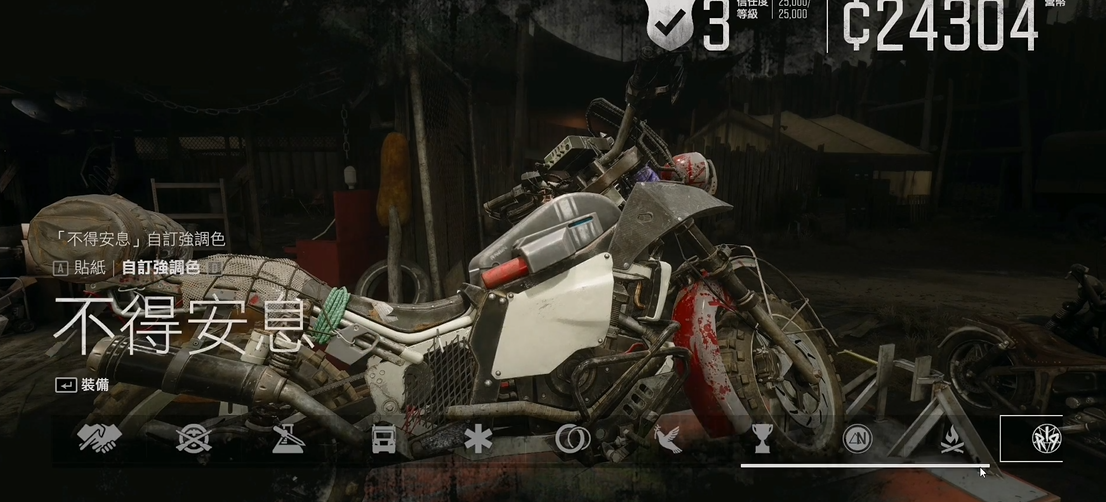
Task: Pick the crossed-out flask accent icon
Action: click(x=288, y=439)
